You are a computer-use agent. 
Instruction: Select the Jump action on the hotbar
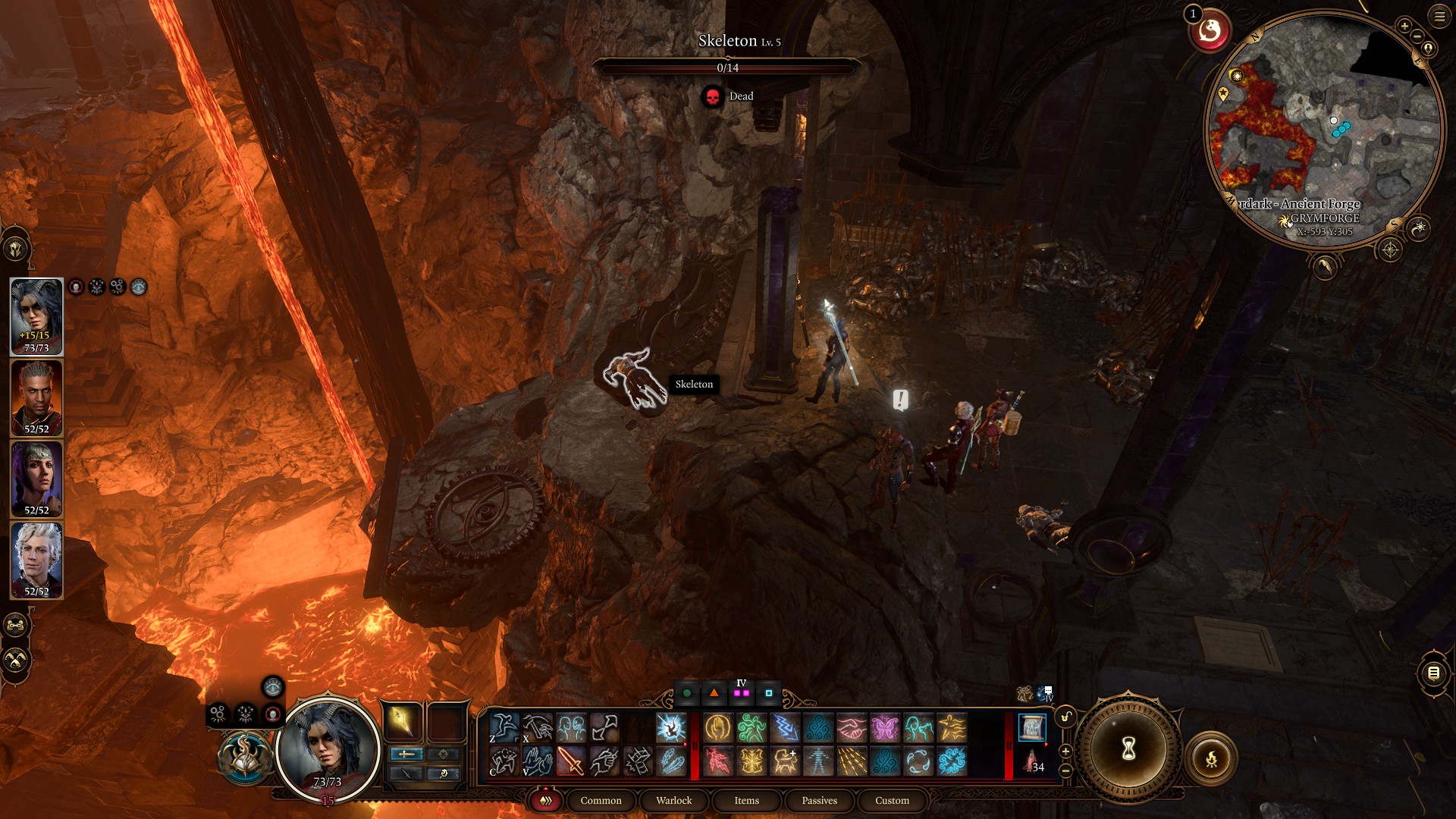[504, 727]
